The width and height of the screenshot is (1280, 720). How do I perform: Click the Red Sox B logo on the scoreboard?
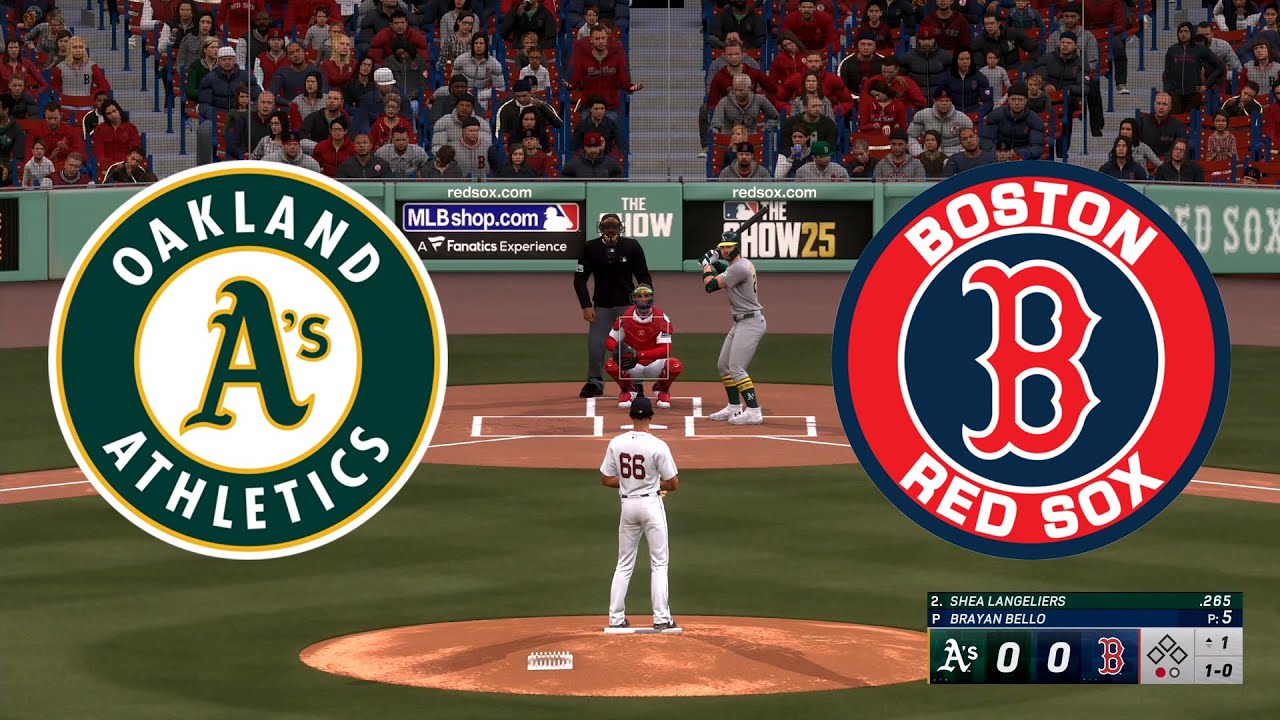pyautogui.click(x=1109, y=658)
